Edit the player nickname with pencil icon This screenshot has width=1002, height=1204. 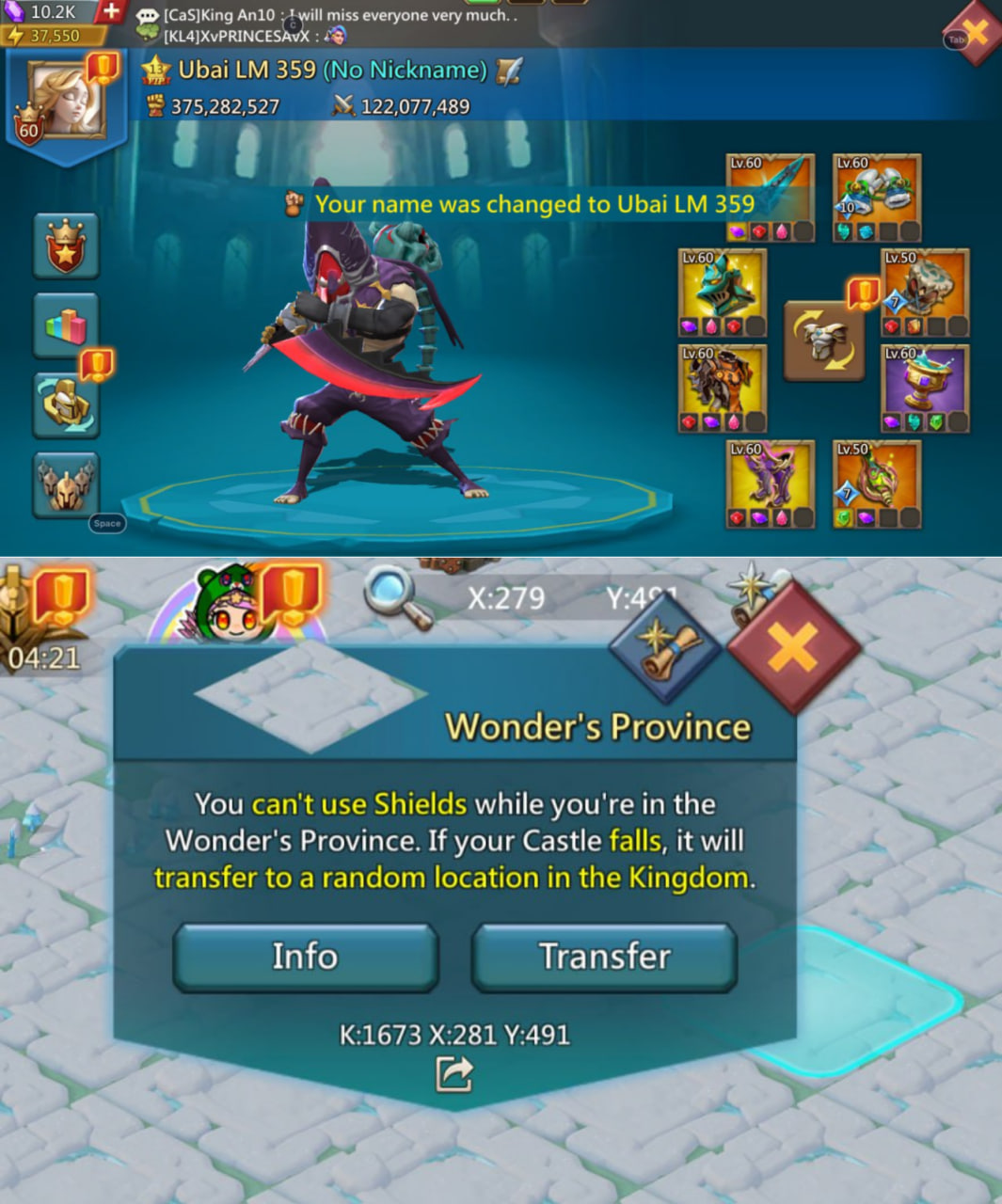click(x=508, y=71)
